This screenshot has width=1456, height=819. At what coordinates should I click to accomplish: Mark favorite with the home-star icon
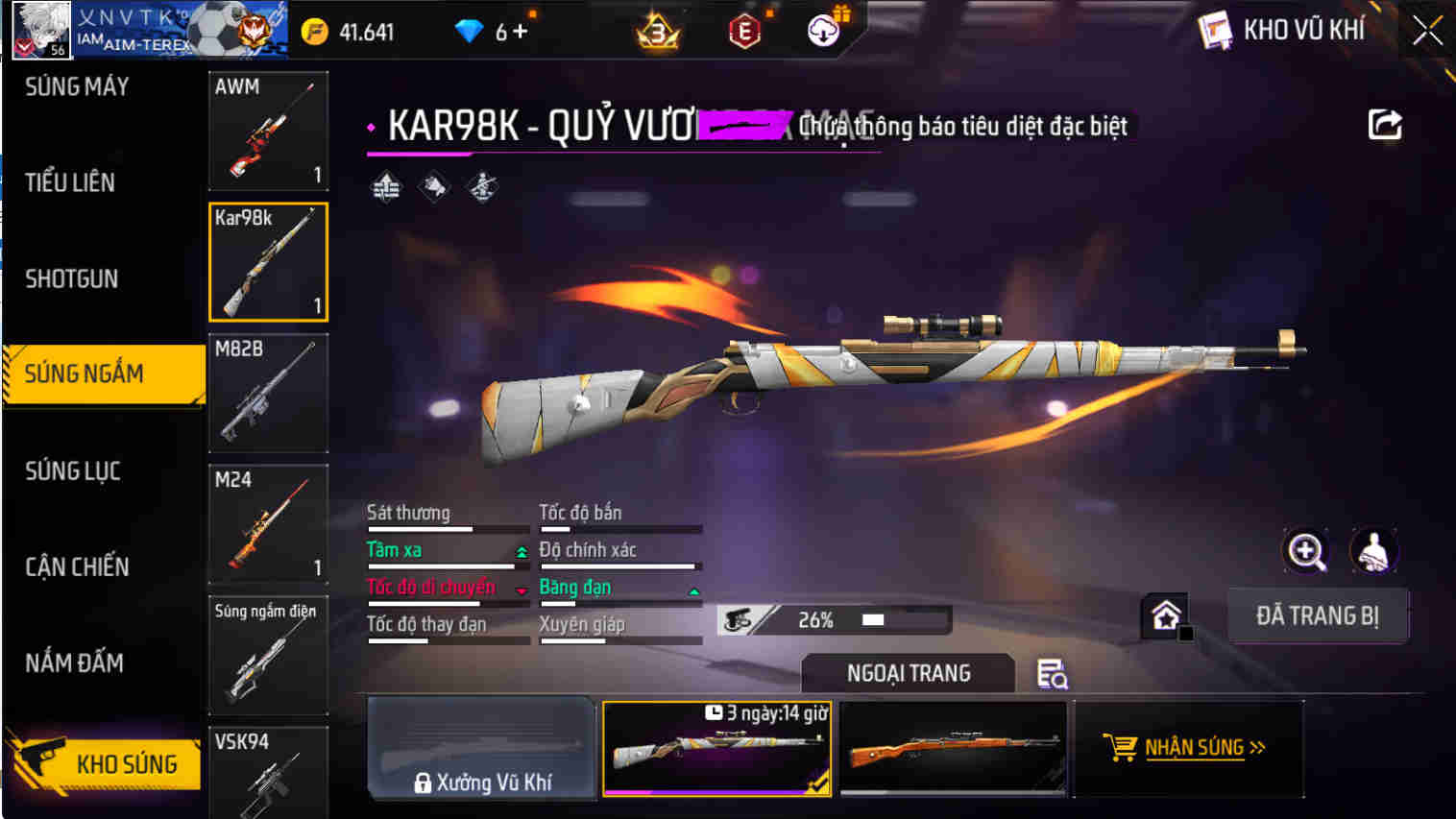(x=1165, y=615)
